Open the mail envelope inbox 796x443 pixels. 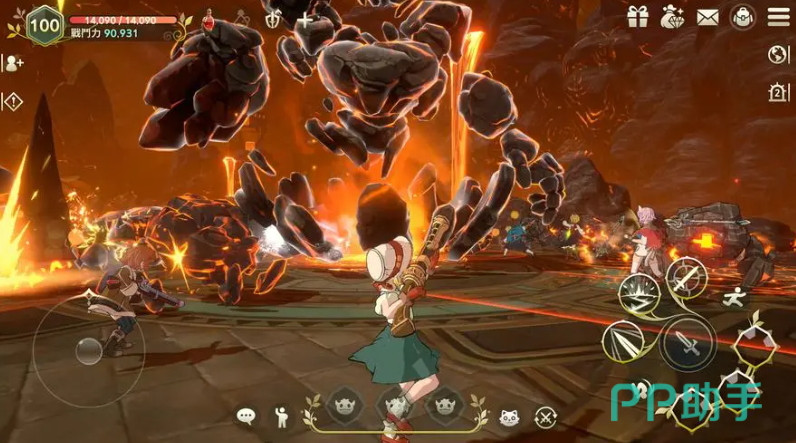(x=708, y=17)
